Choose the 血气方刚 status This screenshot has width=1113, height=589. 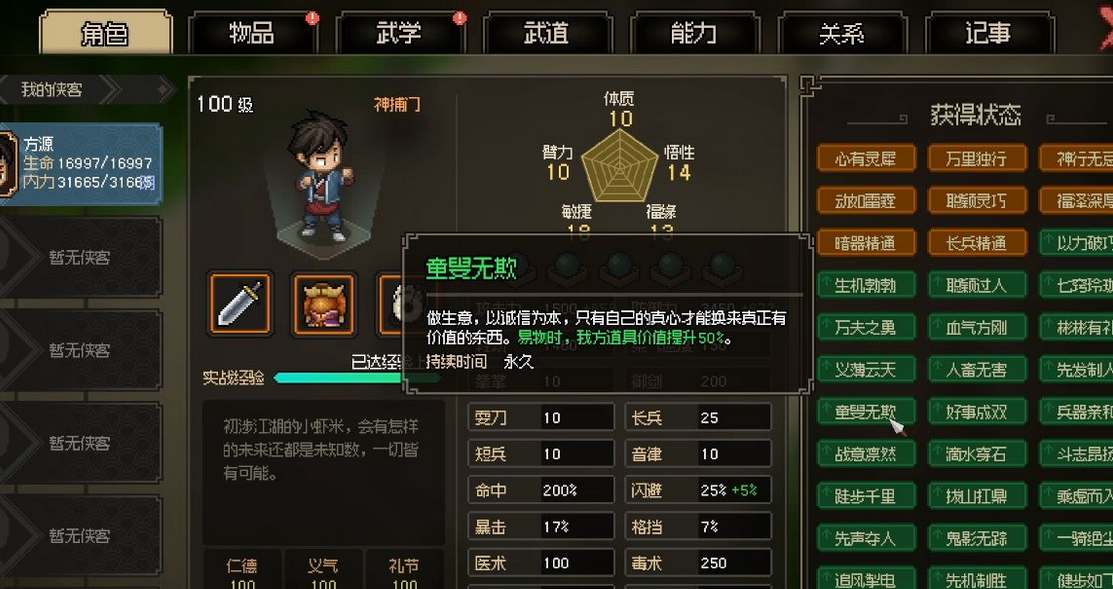976,327
